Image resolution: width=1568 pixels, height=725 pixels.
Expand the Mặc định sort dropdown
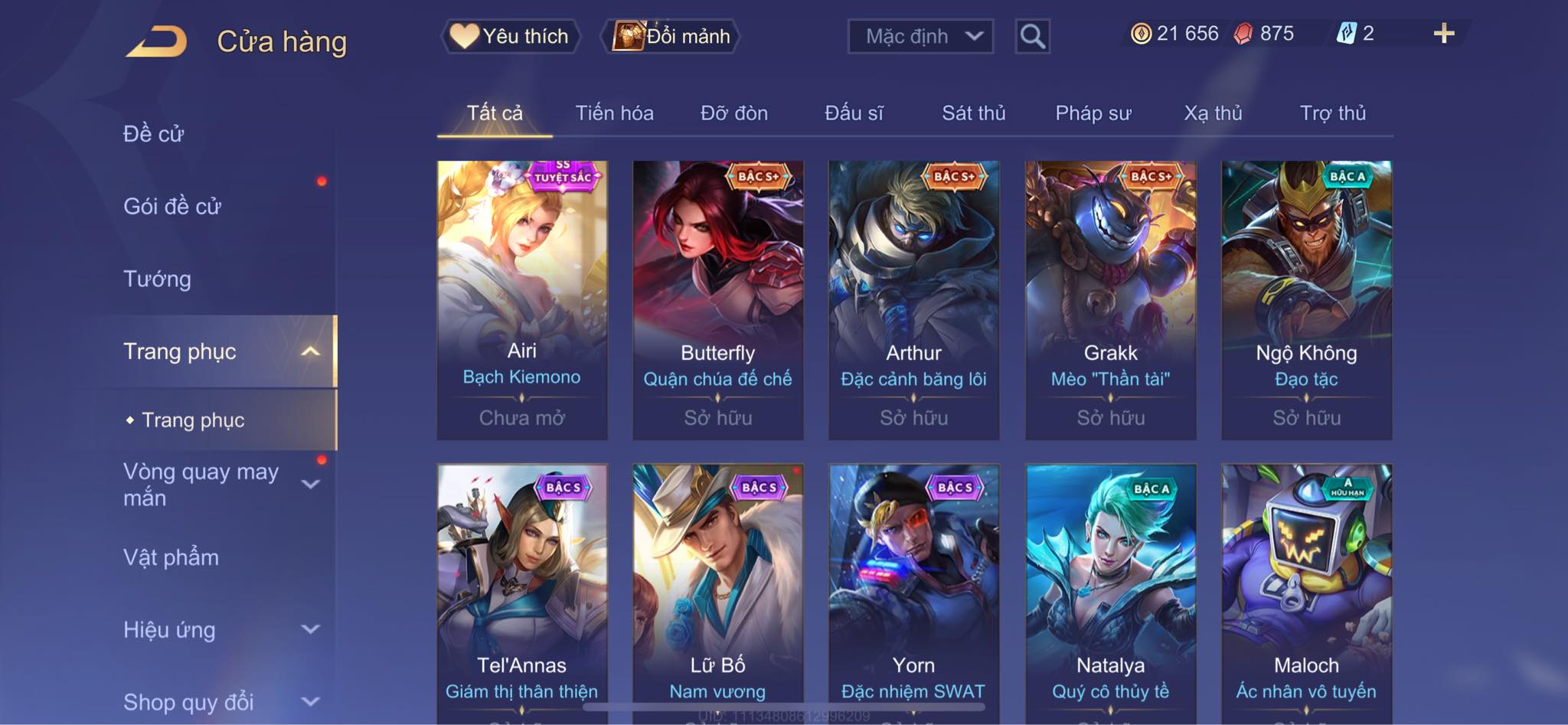920,36
